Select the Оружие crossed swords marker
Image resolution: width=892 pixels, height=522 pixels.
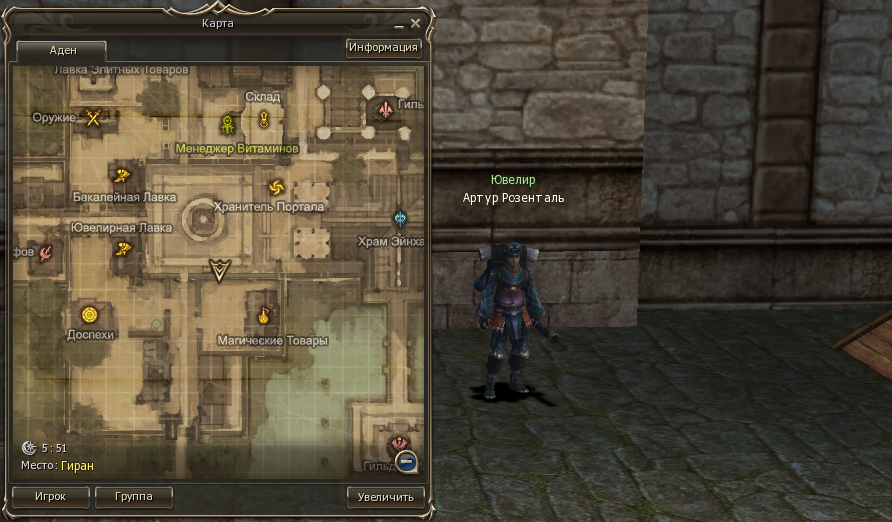[94, 118]
